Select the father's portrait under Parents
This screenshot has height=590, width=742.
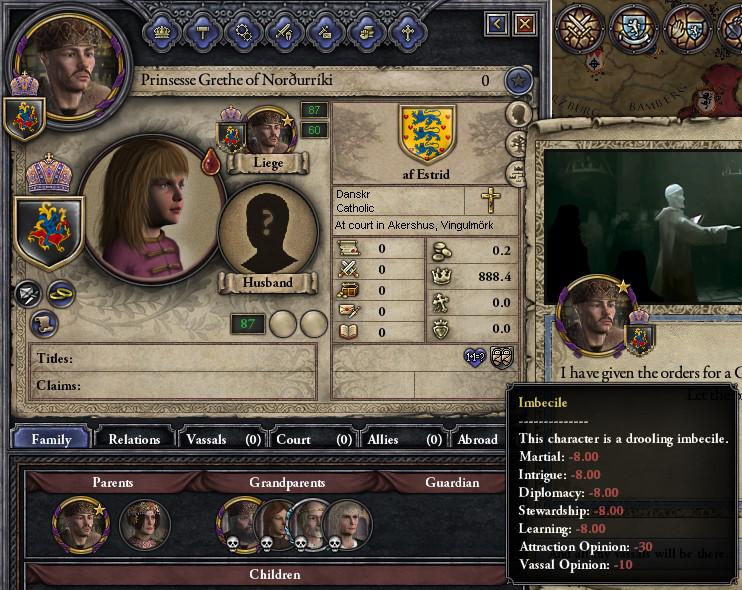pos(76,522)
